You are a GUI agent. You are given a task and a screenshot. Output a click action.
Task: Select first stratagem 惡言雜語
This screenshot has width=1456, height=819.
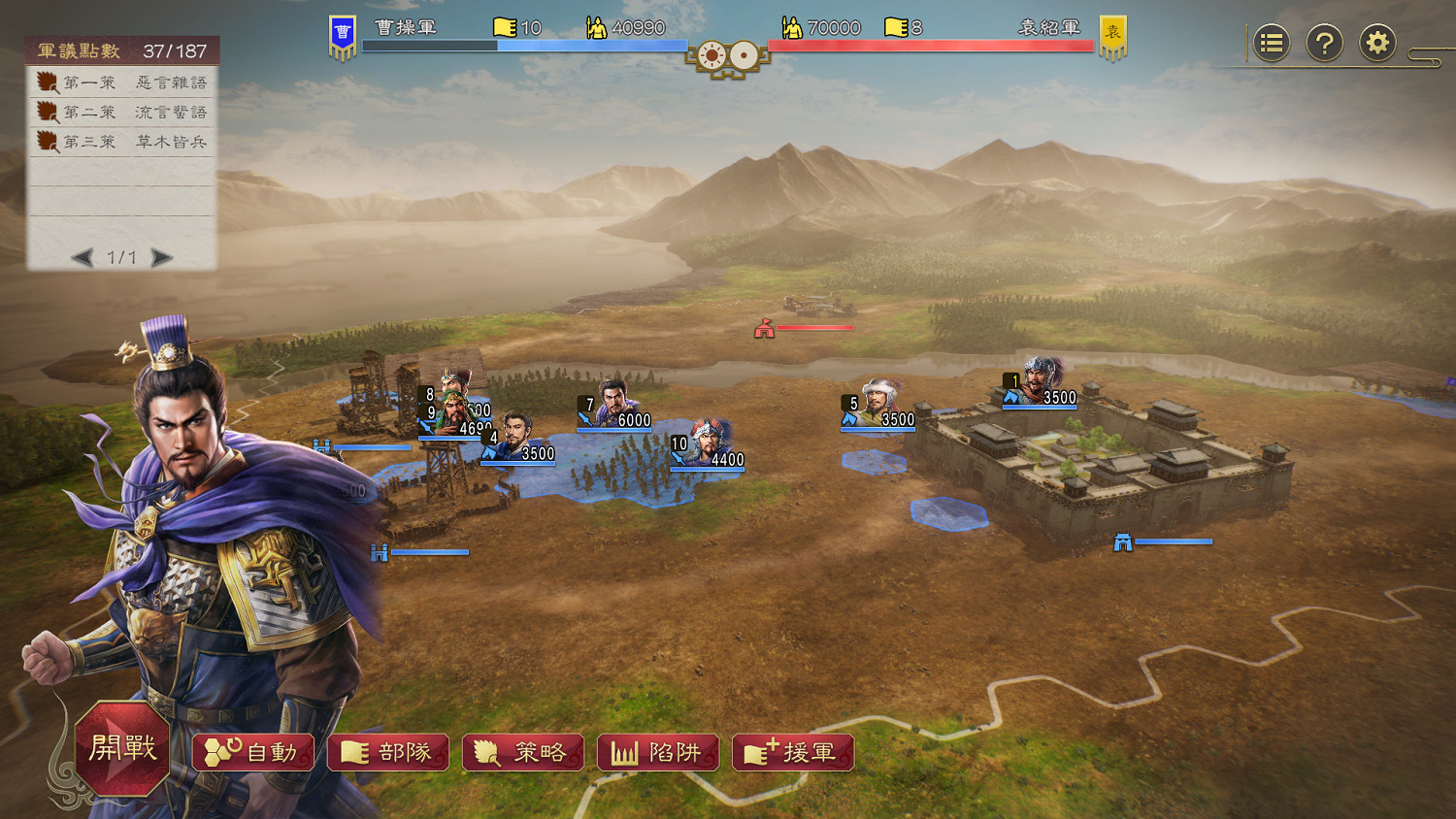[121, 82]
